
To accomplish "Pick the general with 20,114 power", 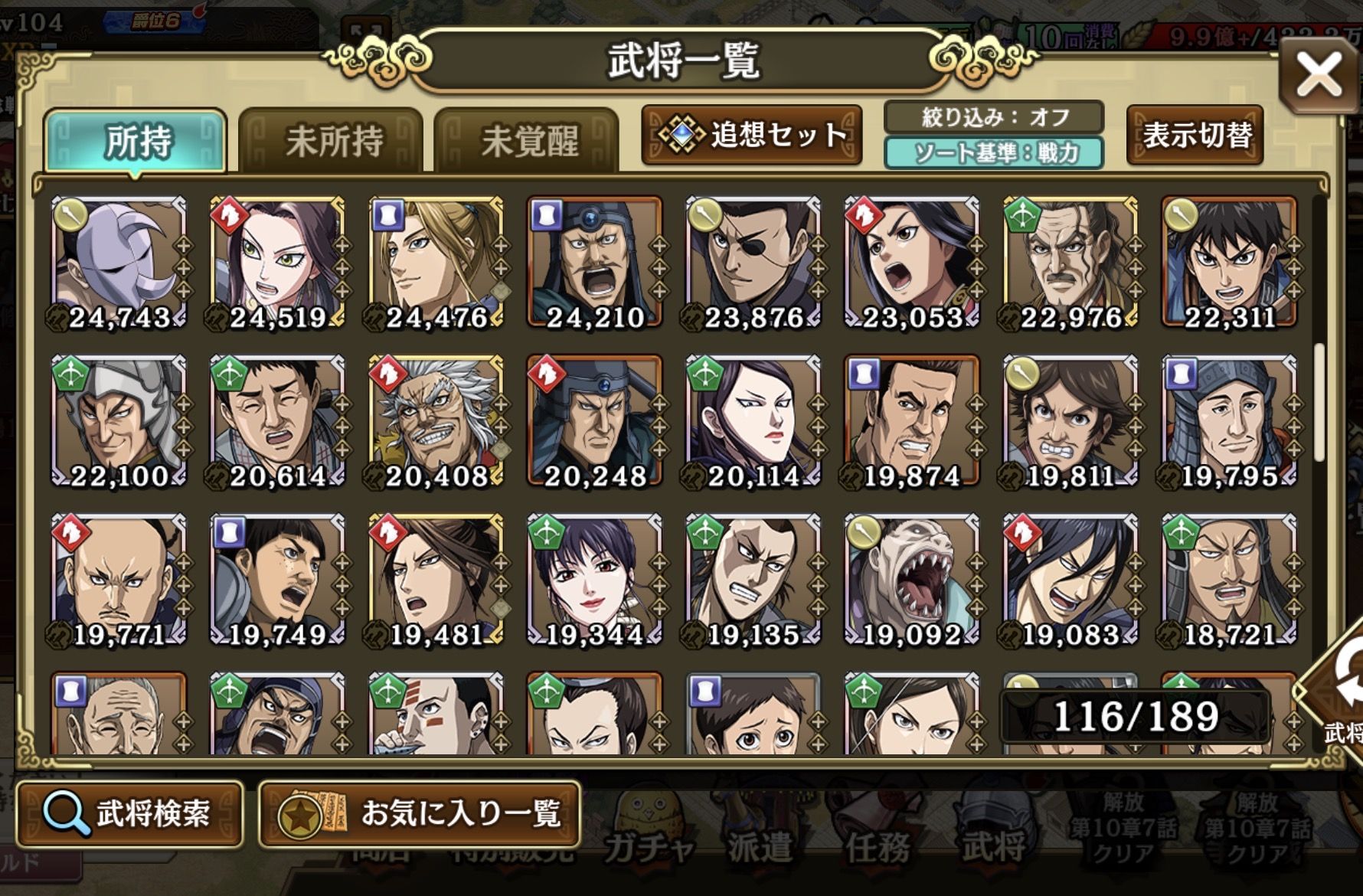I will 753,420.
